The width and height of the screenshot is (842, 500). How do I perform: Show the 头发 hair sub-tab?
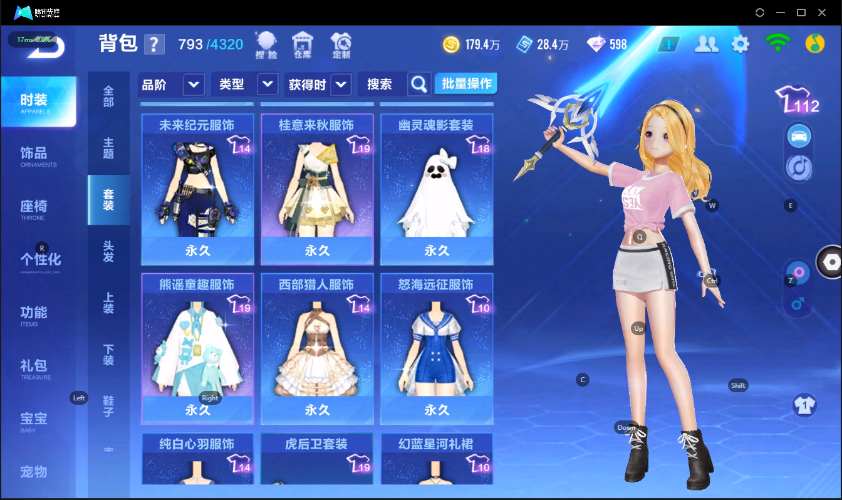click(x=108, y=251)
